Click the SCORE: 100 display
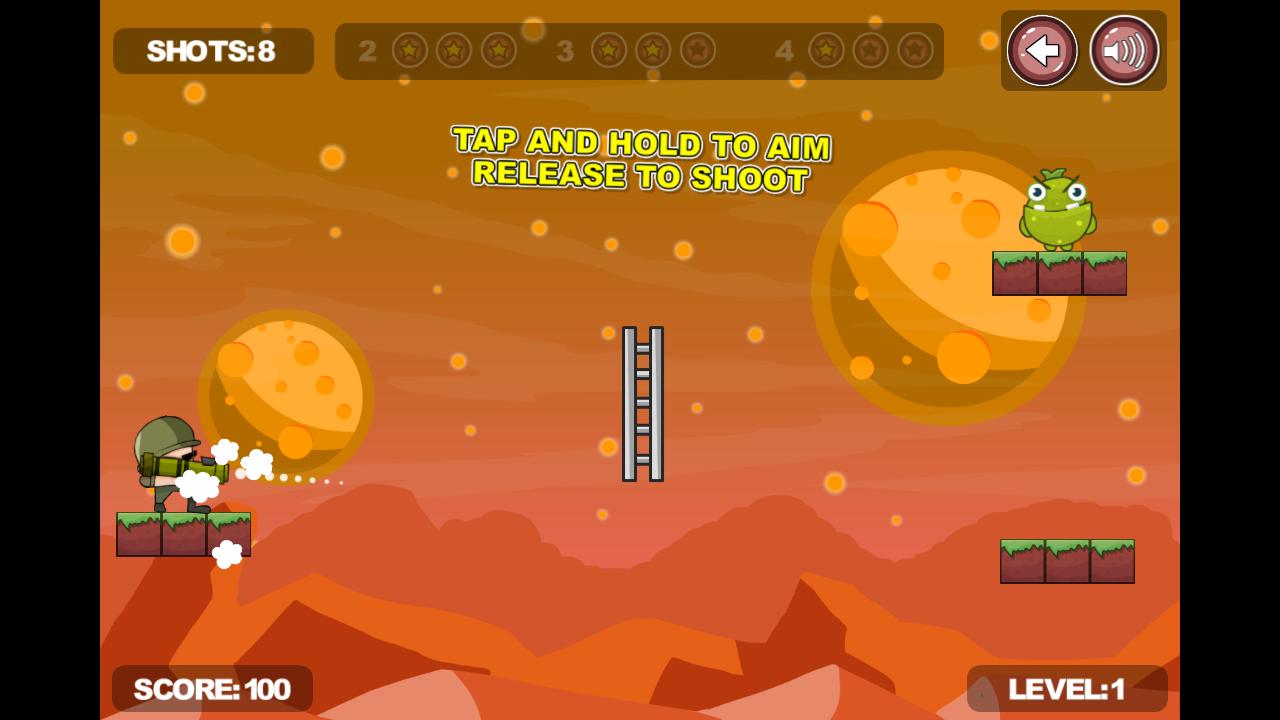The height and width of the screenshot is (720, 1280). pos(213,688)
